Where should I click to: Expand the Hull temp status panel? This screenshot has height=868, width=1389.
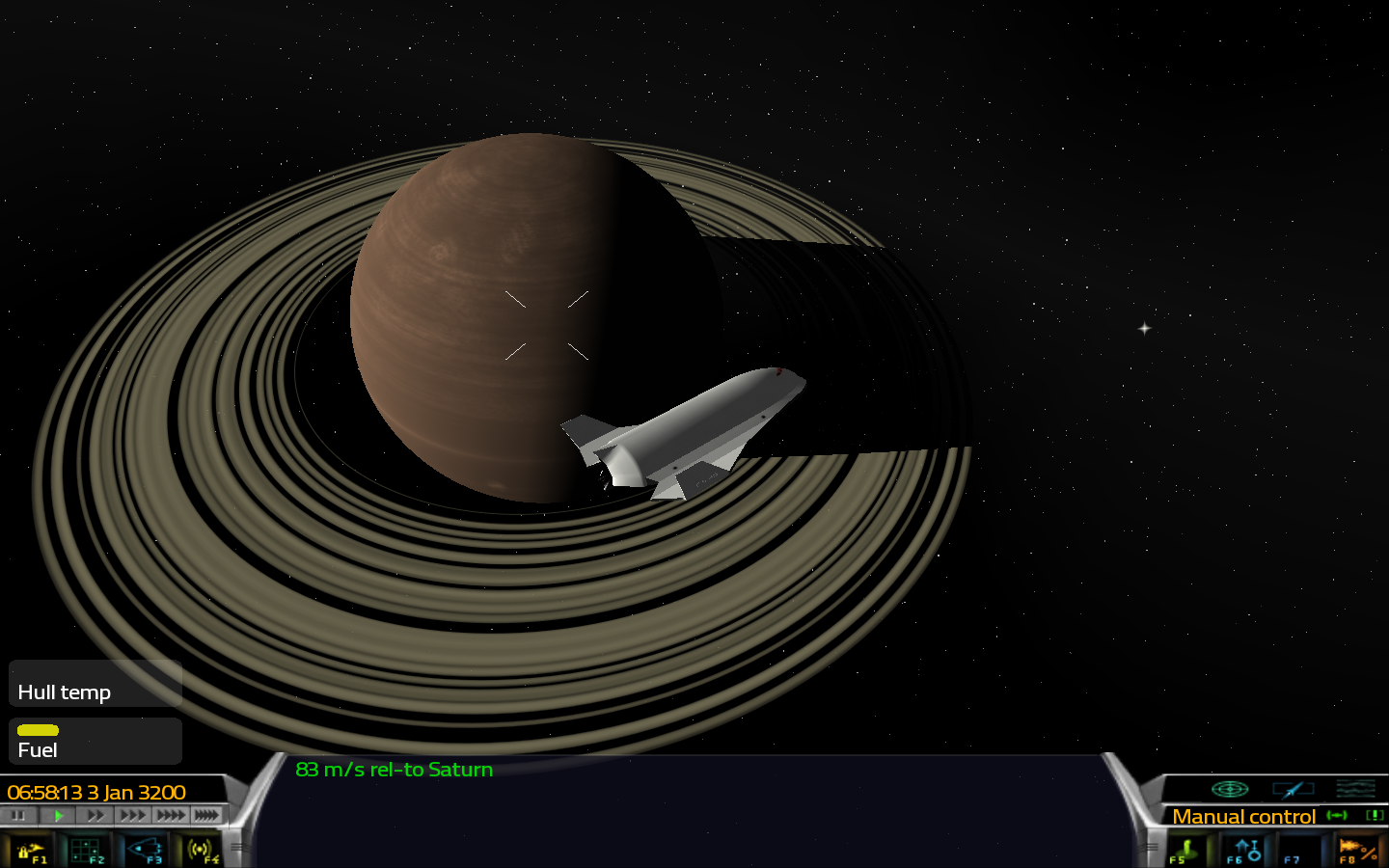coord(63,692)
